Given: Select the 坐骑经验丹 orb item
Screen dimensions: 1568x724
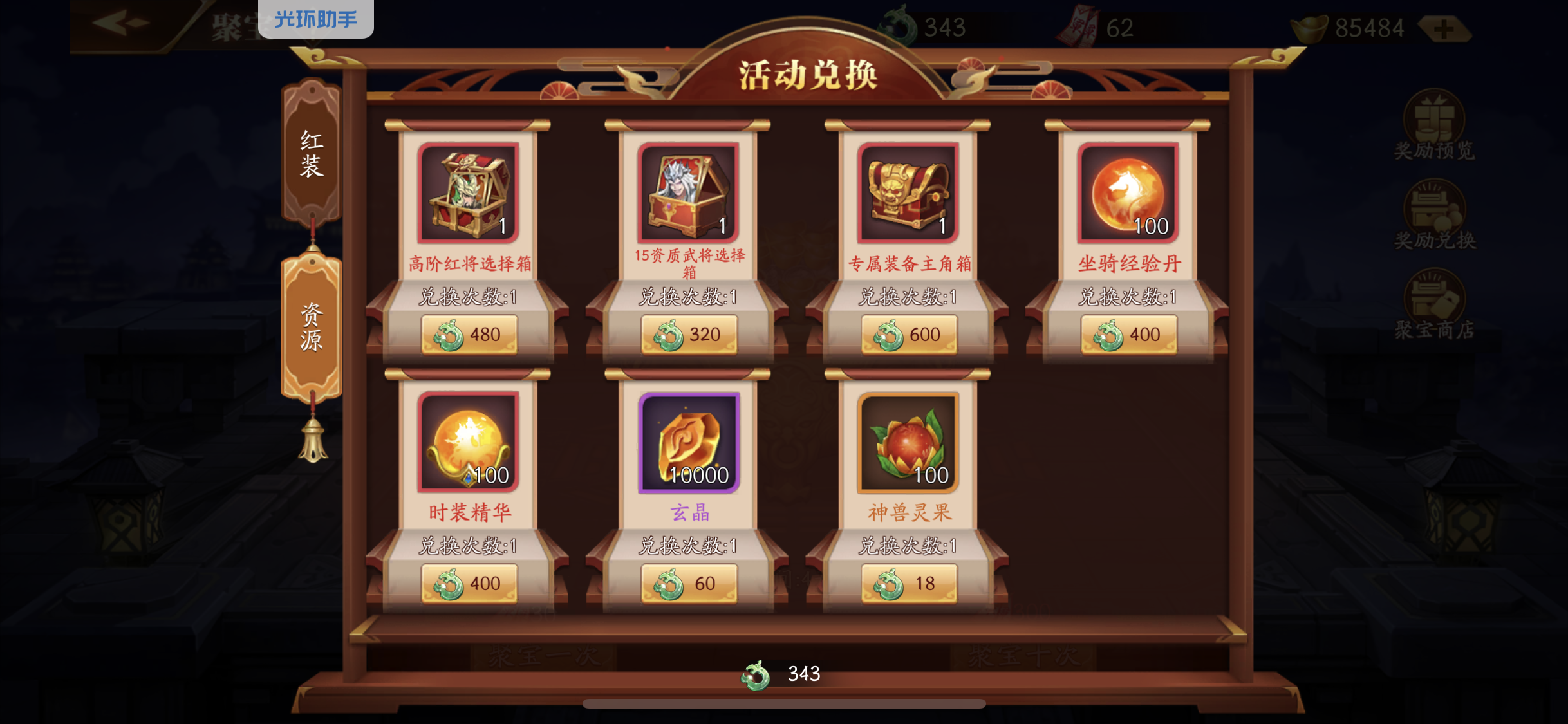Looking at the screenshot, I should [x=1128, y=191].
